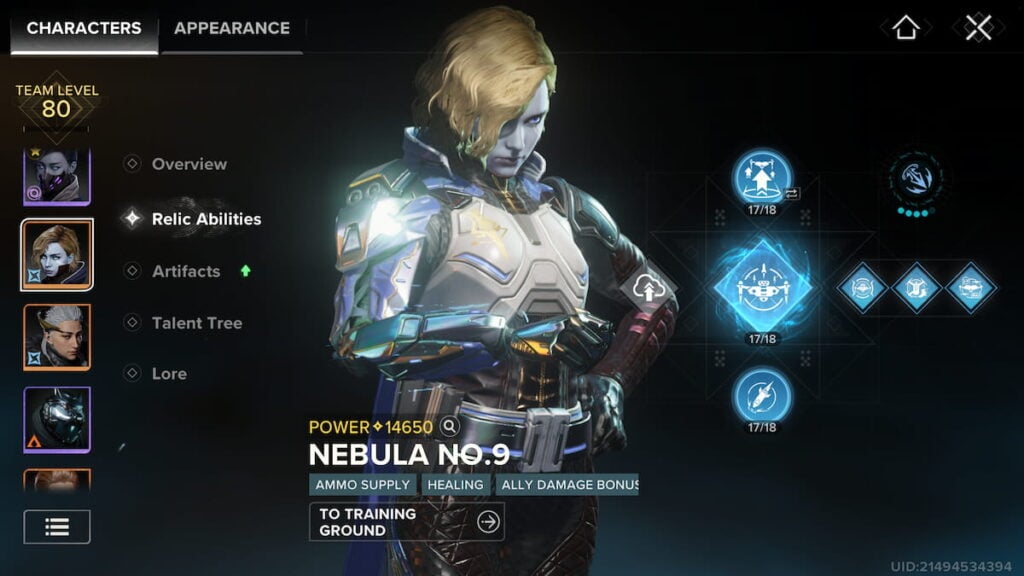Select the top relic ability with upward arrow

pos(762,177)
